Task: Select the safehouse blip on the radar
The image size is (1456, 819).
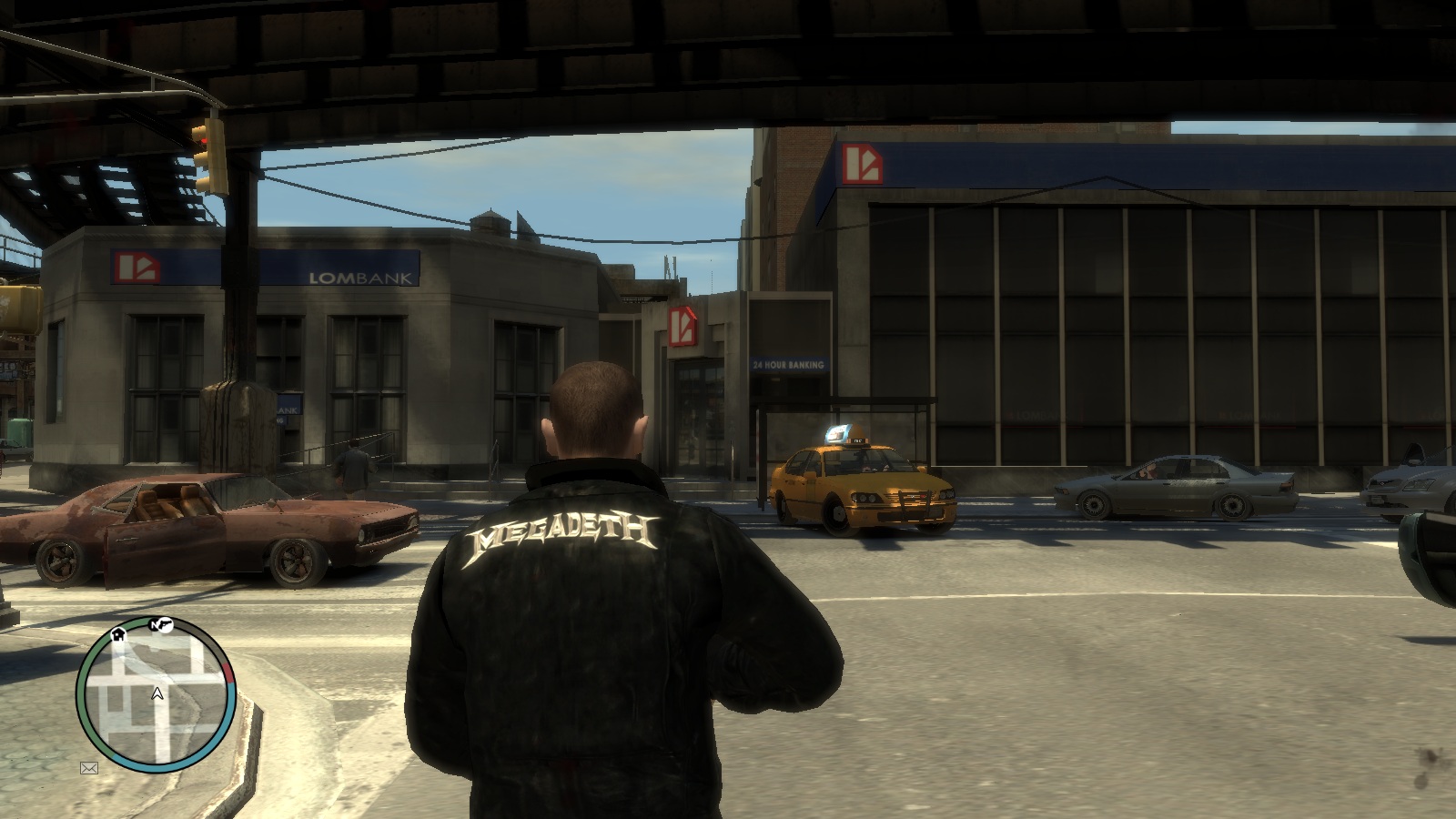Action: click(x=118, y=634)
